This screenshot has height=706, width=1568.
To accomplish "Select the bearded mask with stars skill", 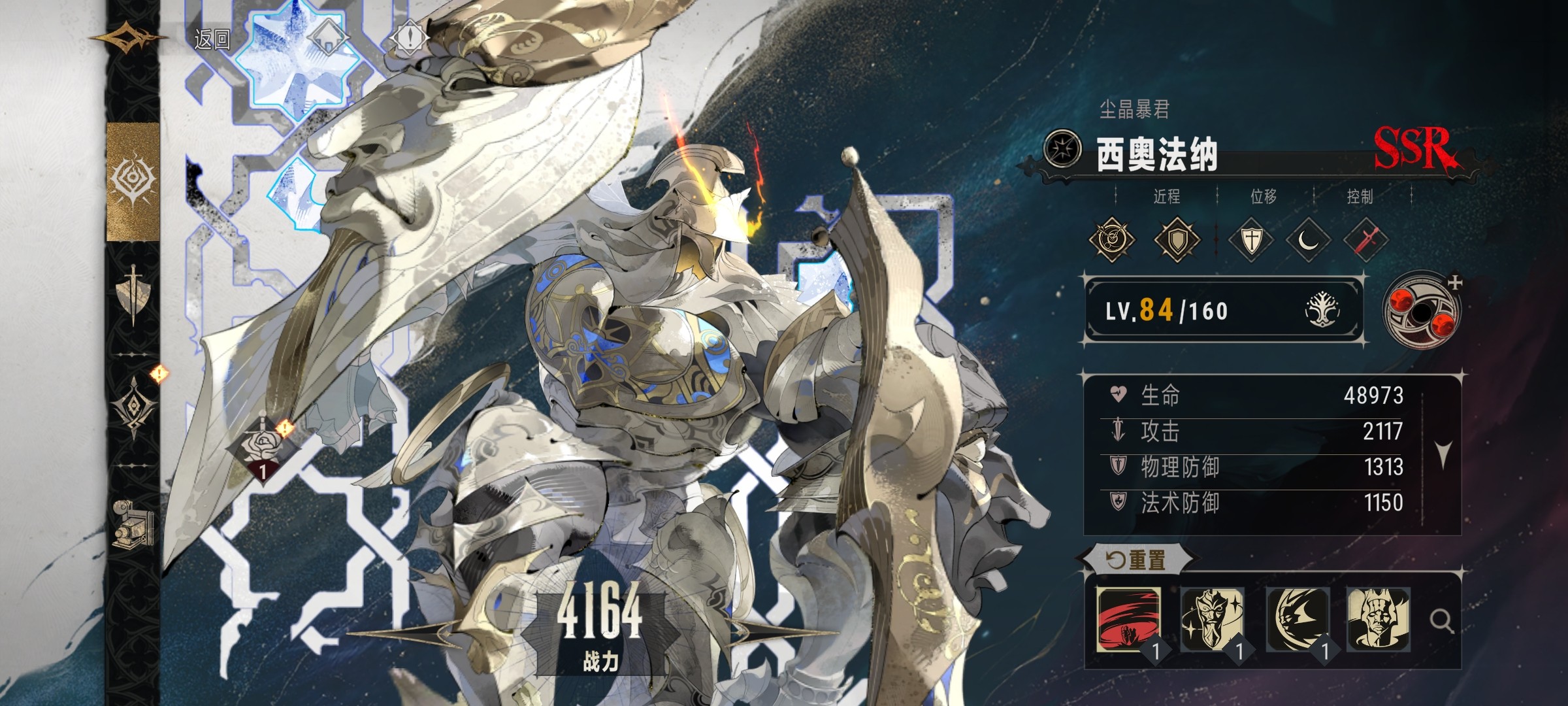I will pos(1212,619).
